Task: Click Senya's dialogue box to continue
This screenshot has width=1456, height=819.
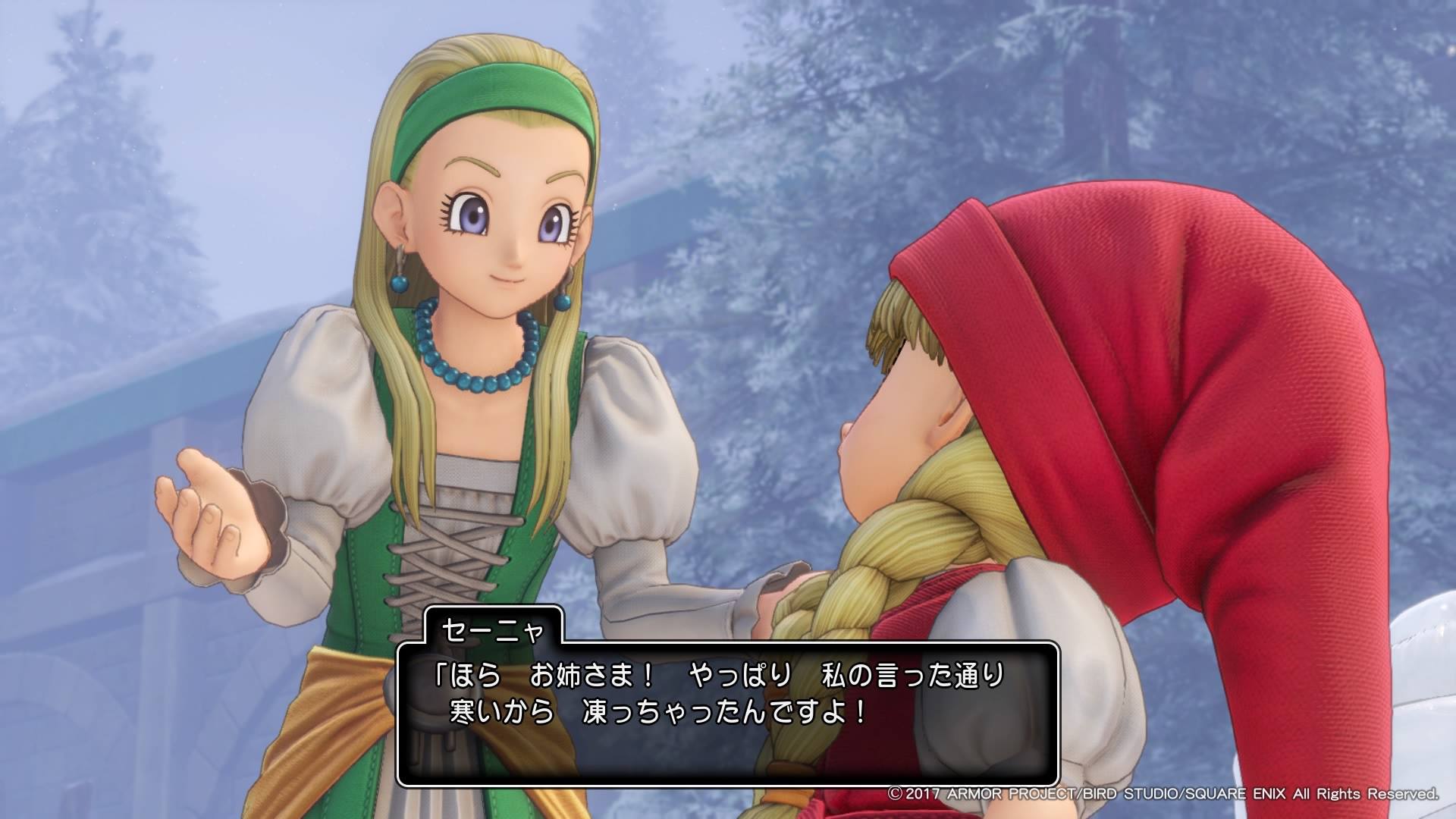Action: coord(727,713)
